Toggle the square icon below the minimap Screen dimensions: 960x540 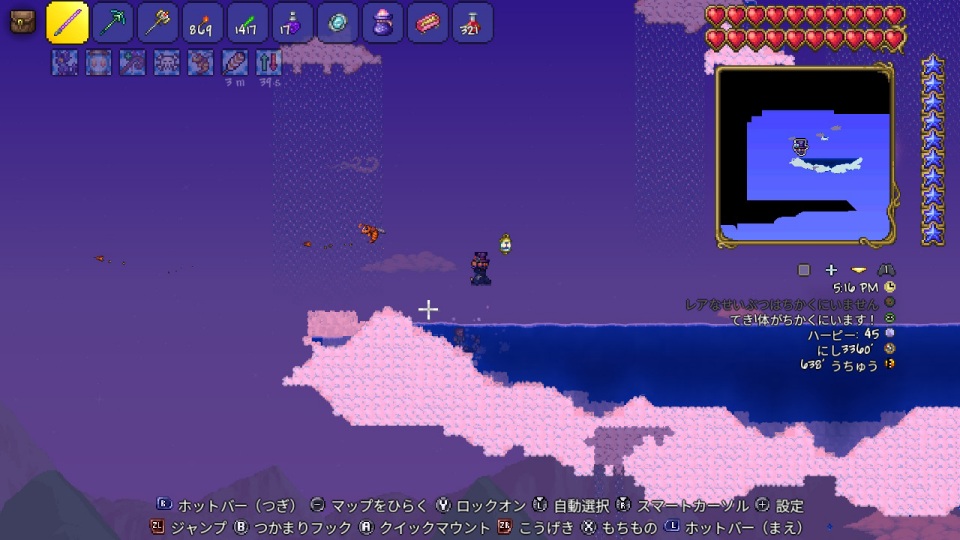pos(804,270)
